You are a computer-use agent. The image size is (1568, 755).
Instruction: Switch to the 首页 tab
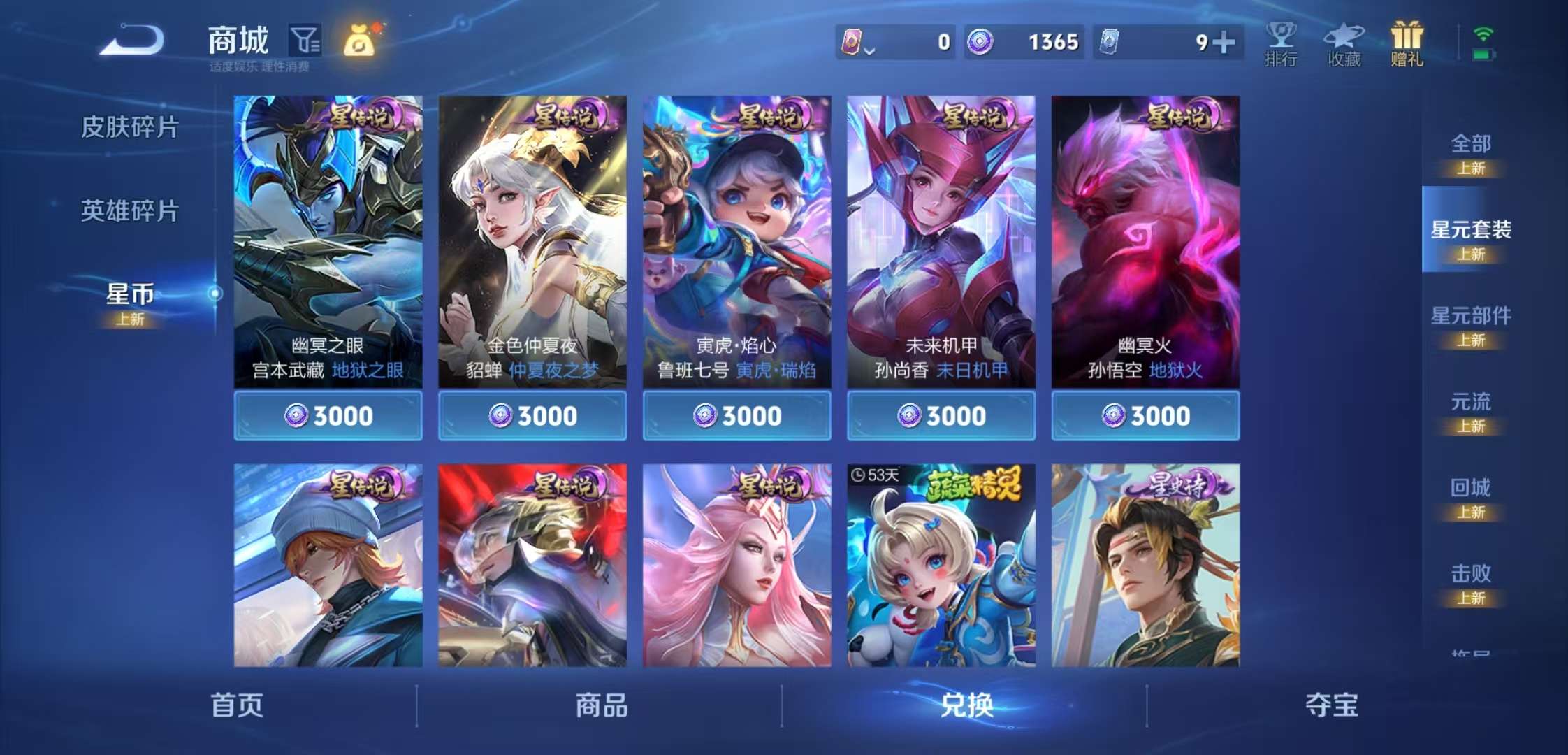pos(238,707)
